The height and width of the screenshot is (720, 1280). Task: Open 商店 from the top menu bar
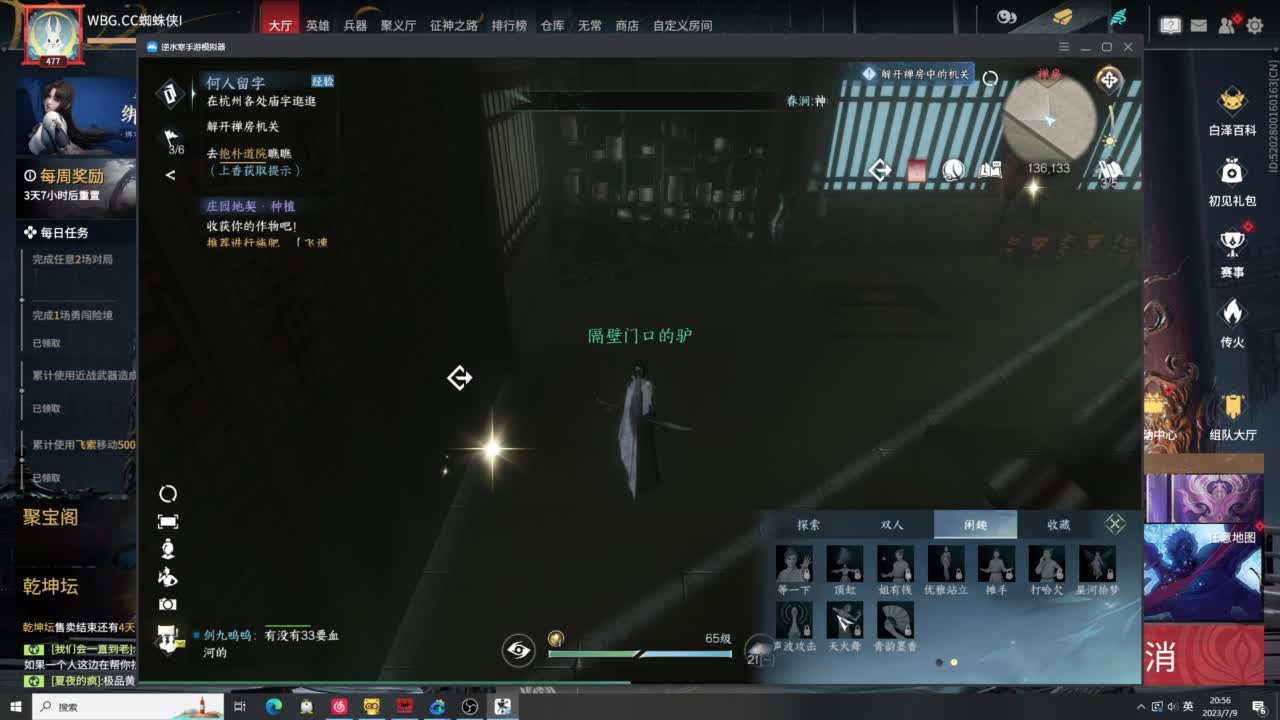point(626,26)
